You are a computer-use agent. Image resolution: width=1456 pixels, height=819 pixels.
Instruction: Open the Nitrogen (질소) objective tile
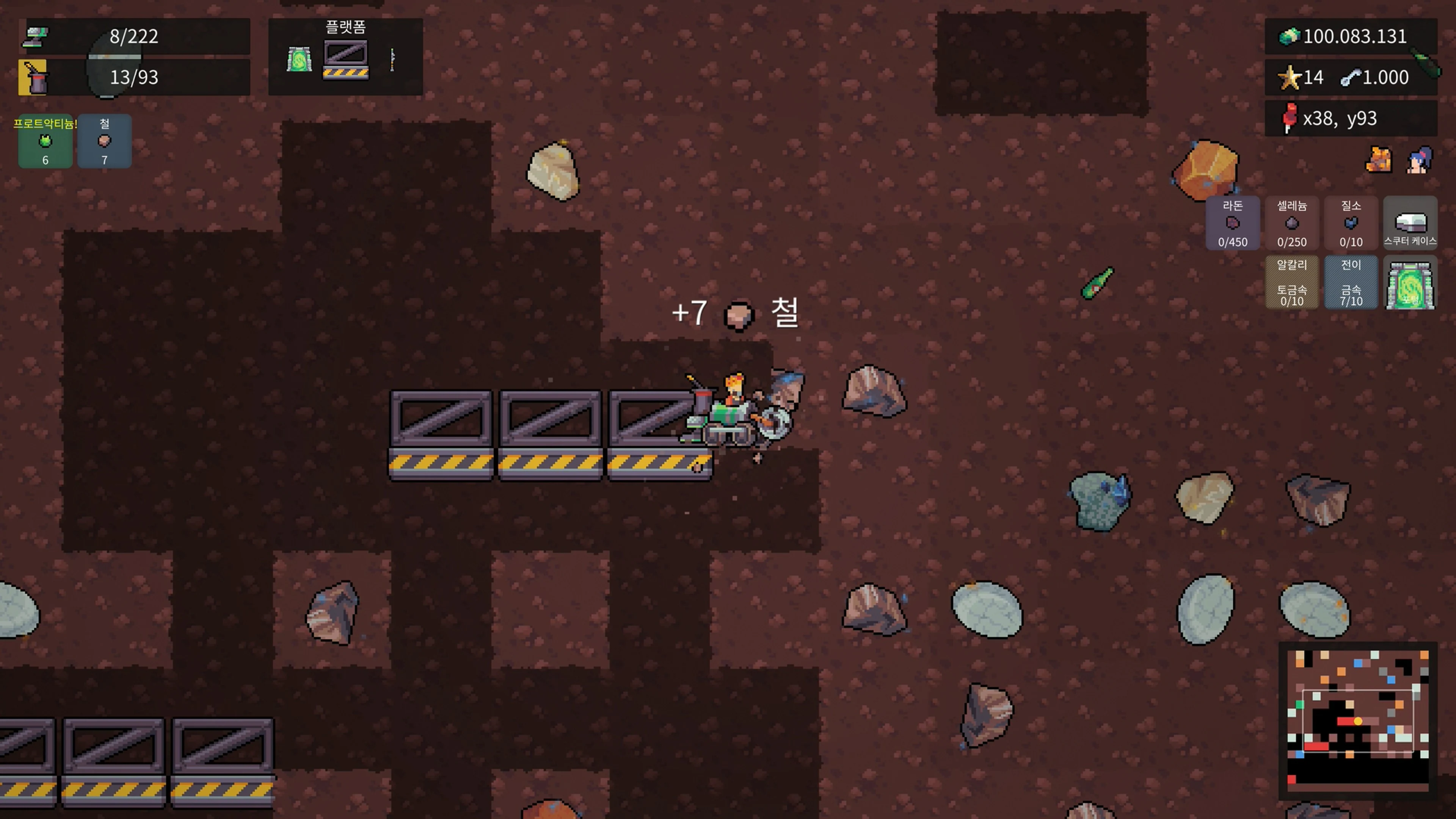pyautogui.click(x=1350, y=223)
